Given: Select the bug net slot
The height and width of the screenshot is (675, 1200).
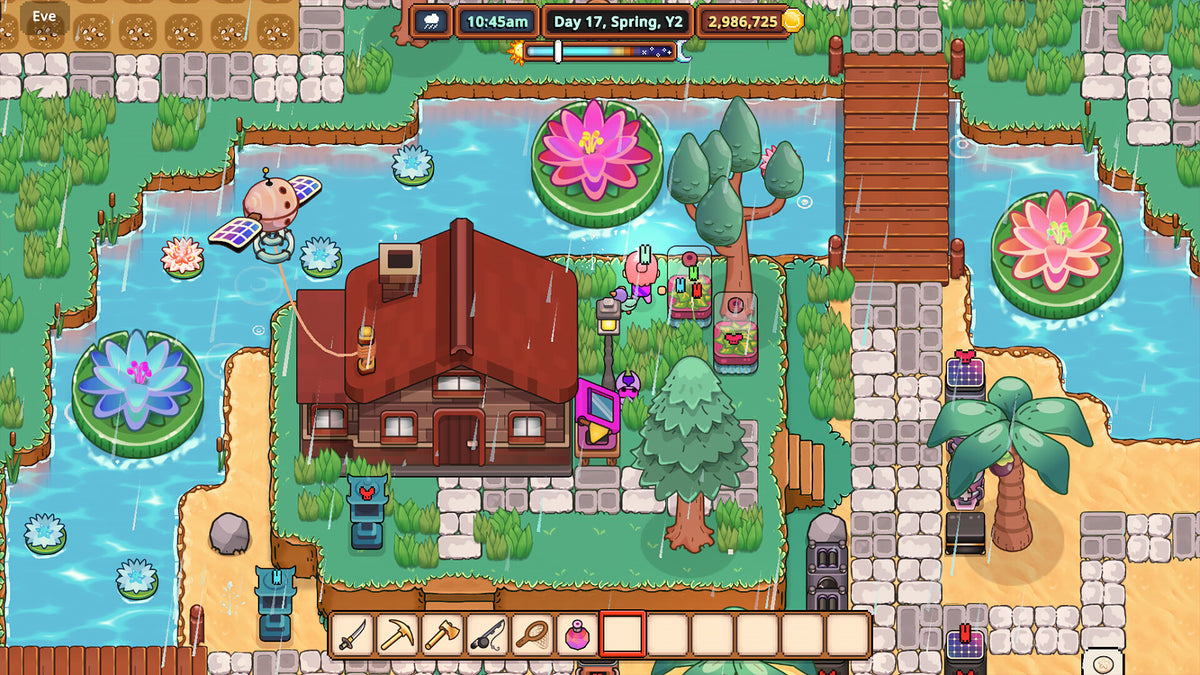Looking at the screenshot, I should pos(532,634).
